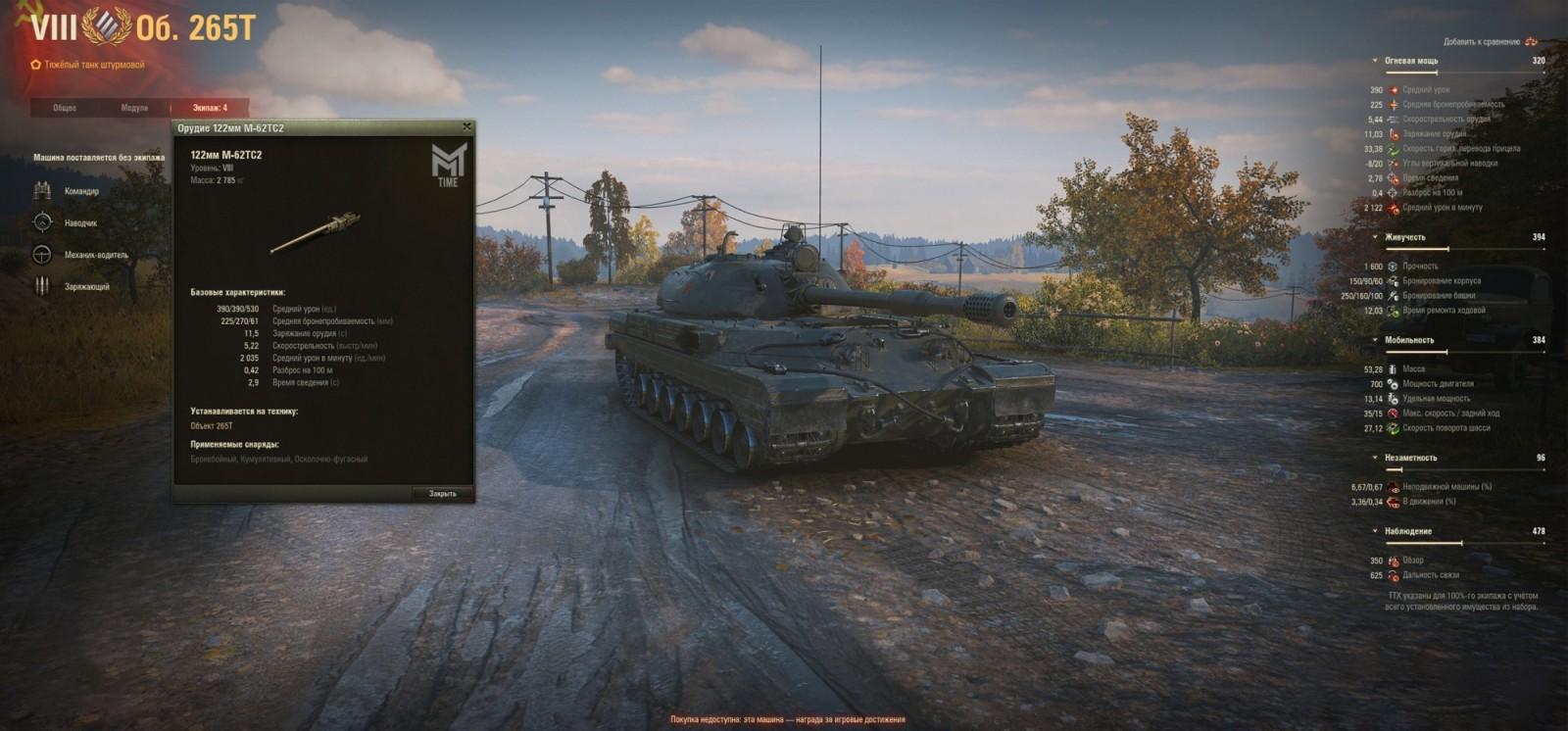Viewport: 1568px width, 731px height.
Task: Collapse the Огневая мощь section
Action: click(x=1375, y=60)
